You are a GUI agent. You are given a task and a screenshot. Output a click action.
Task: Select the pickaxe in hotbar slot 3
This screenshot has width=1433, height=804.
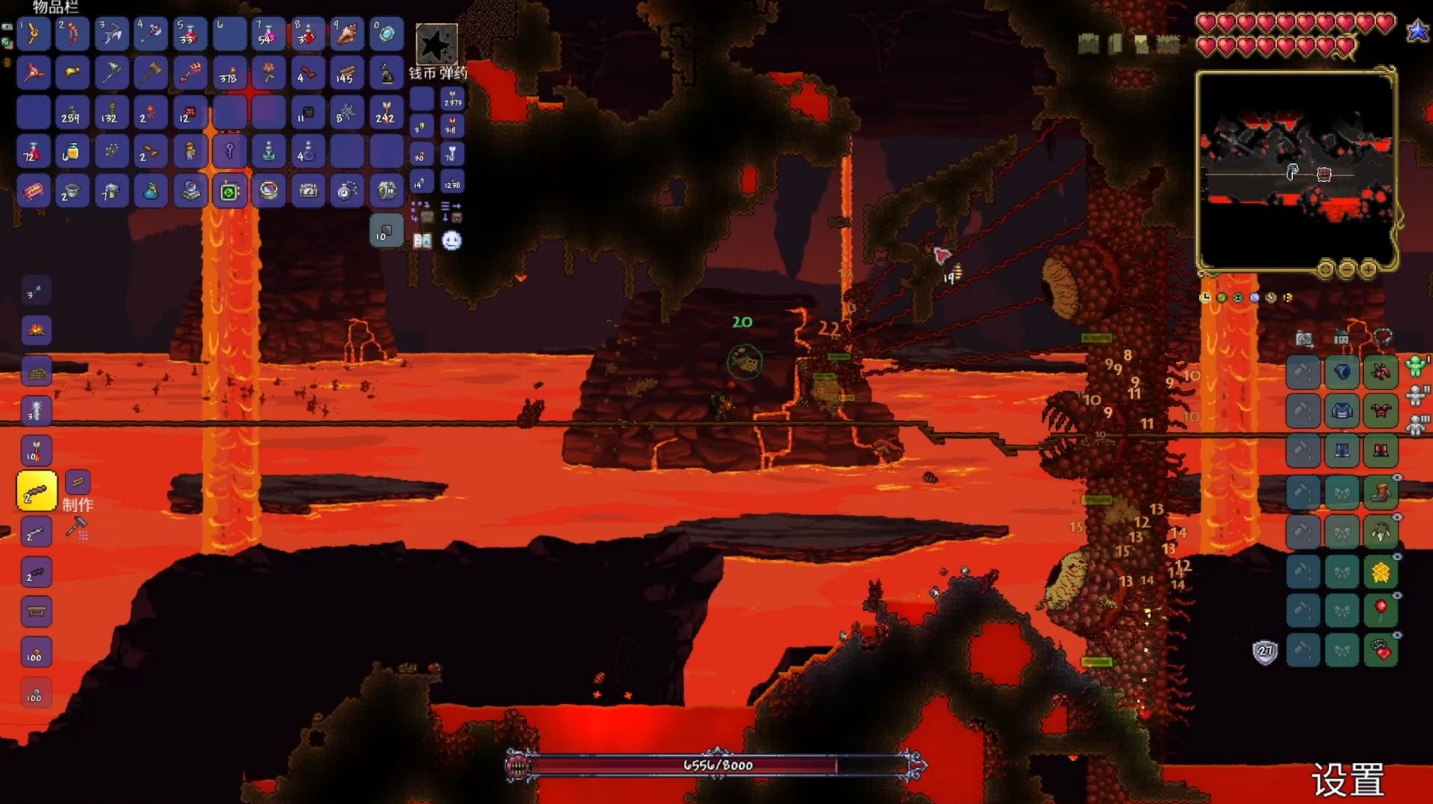tap(111, 34)
